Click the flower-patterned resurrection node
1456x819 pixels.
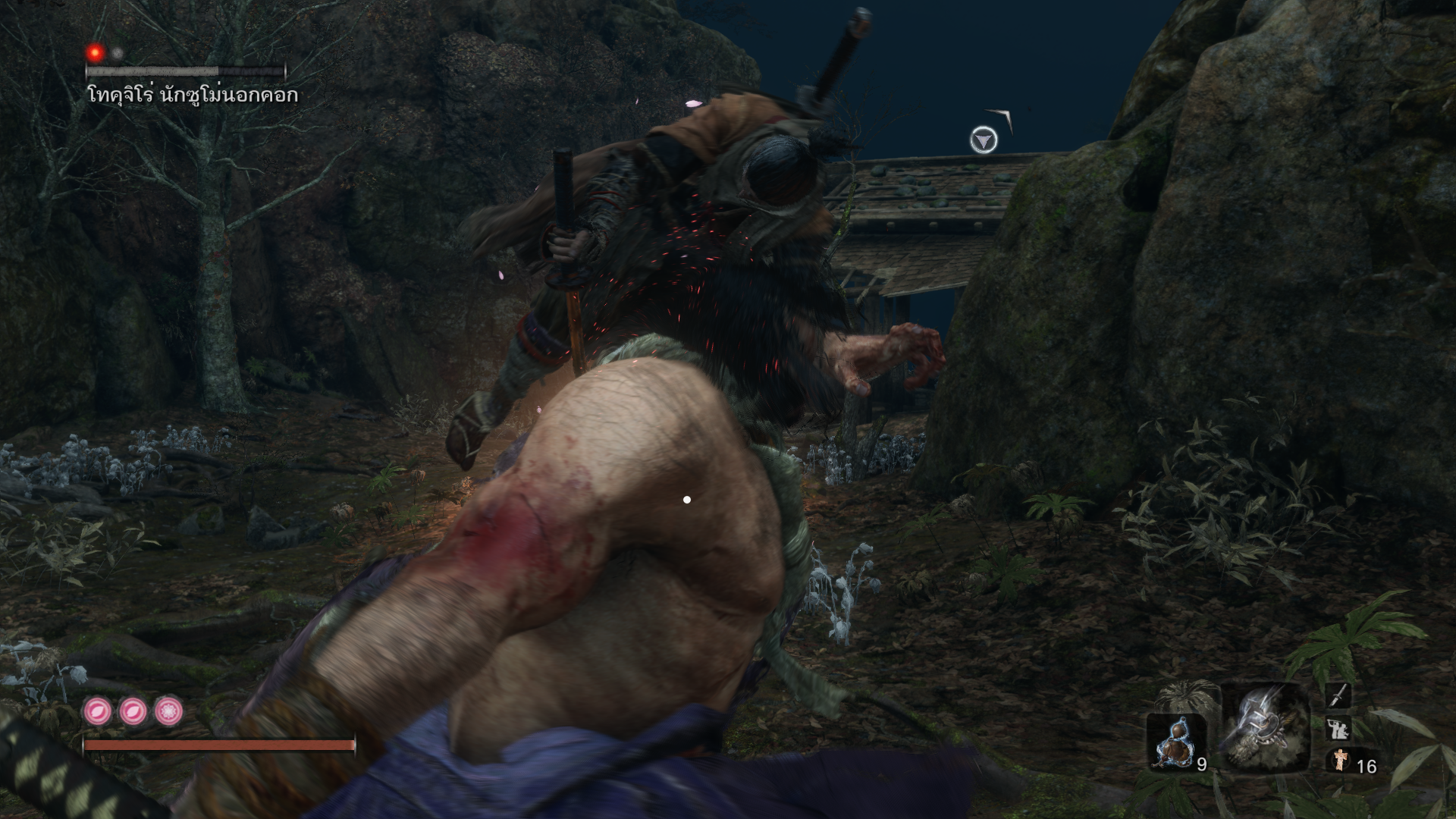click(x=168, y=712)
